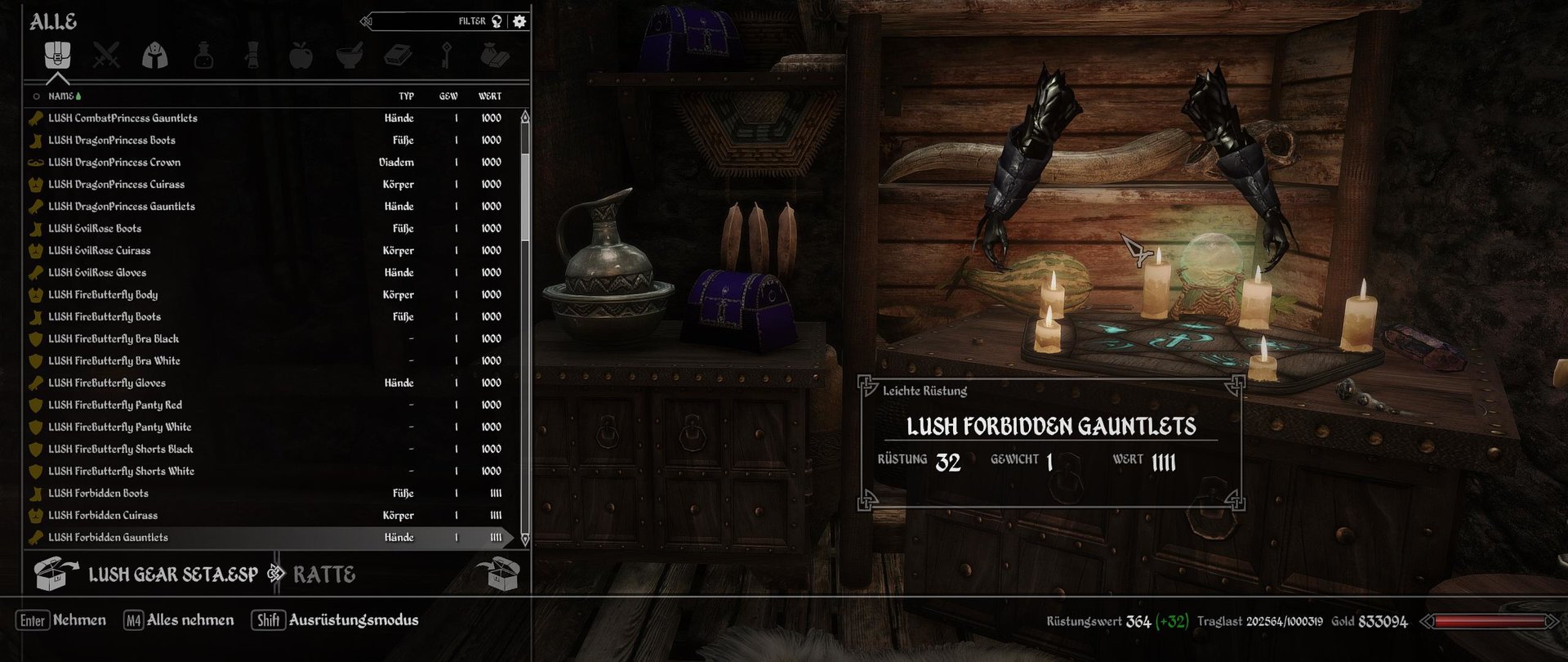Switch to the weapons category tab
Viewport: 1568px width, 662px height.
(106, 56)
